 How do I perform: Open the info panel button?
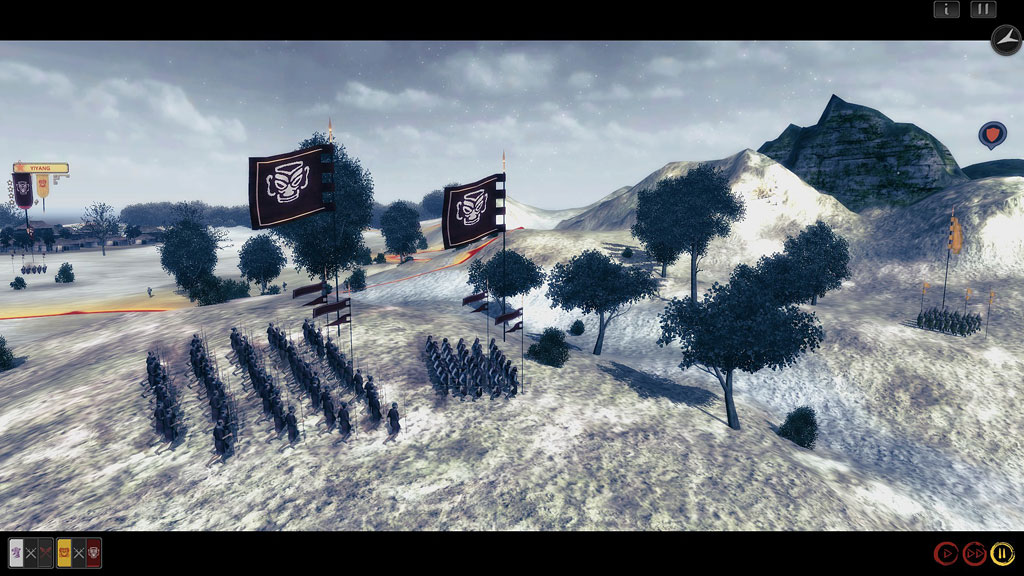tap(946, 9)
